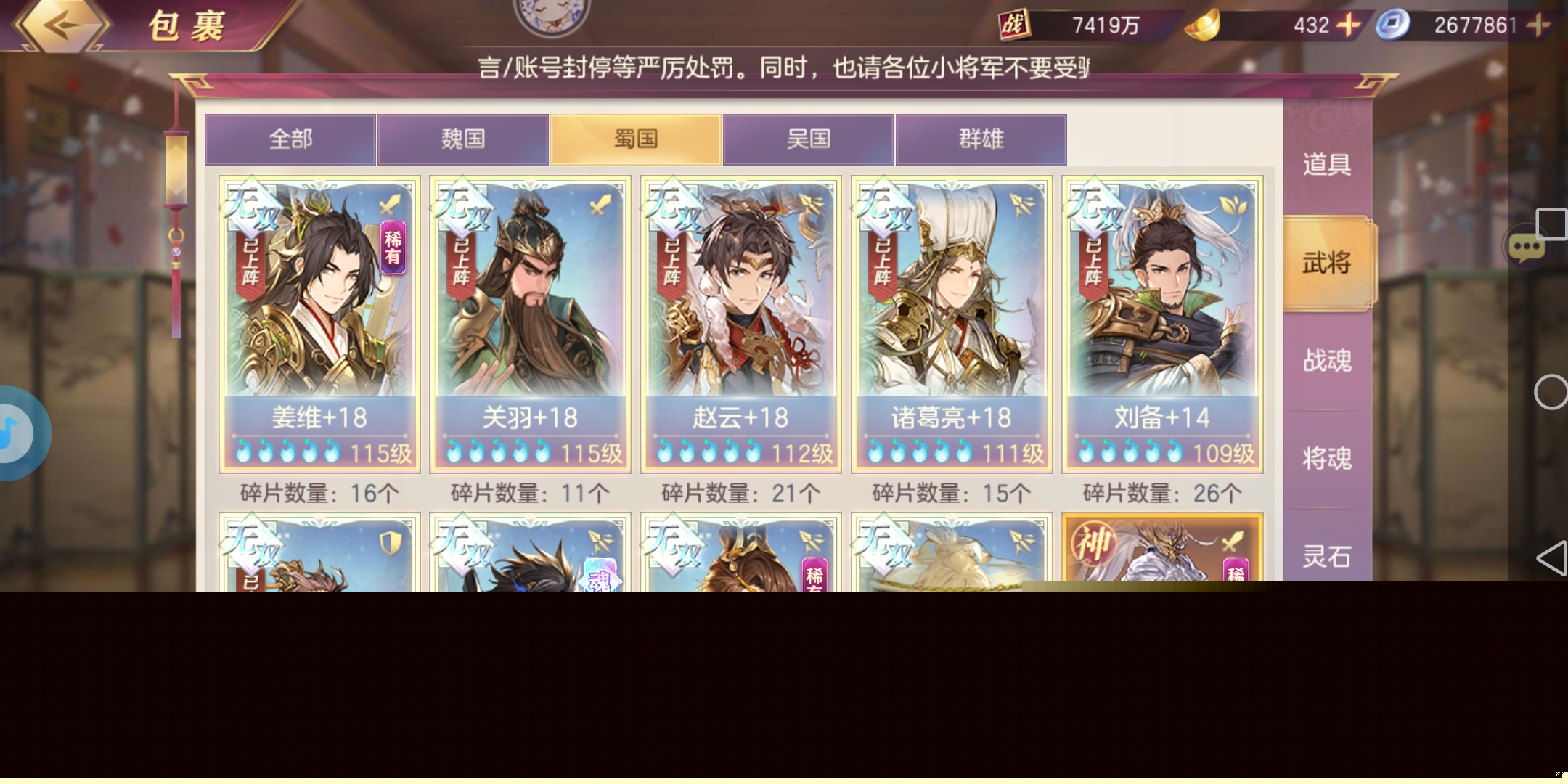Select the 群雄 faction tab
The height and width of the screenshot is (784, 1568).
981,139
